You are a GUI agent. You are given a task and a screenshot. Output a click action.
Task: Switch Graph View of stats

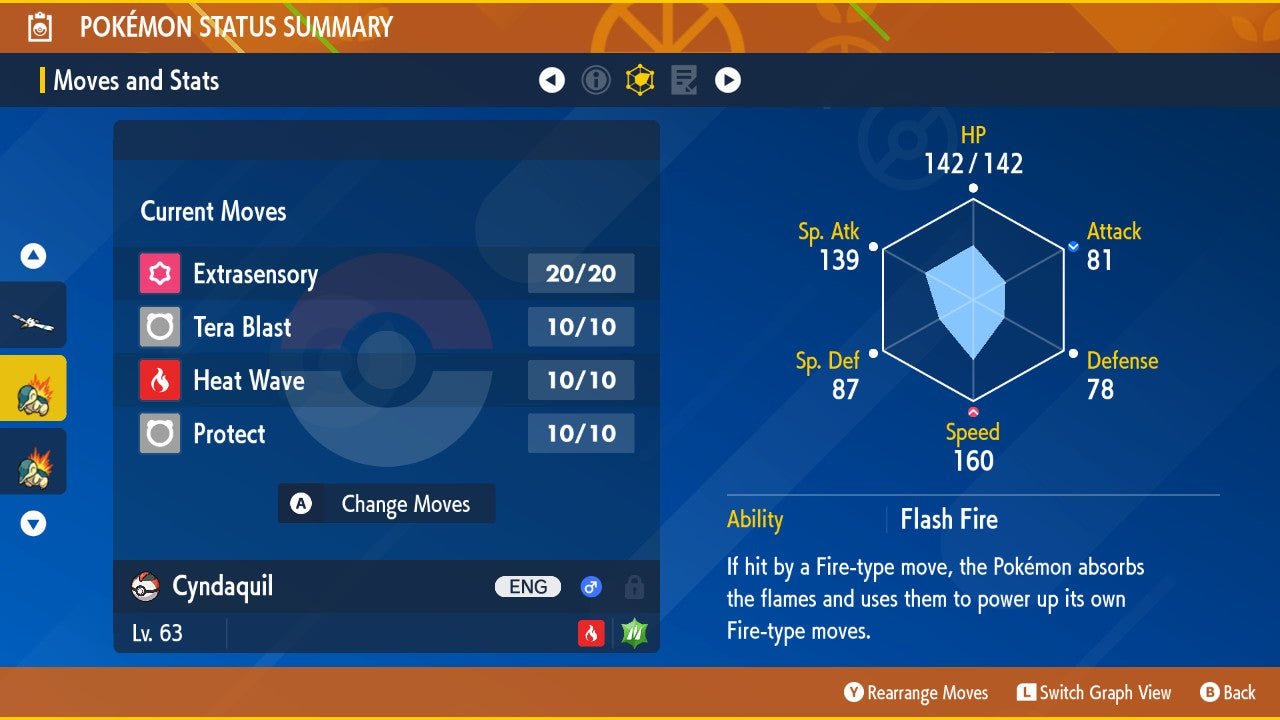(1093, 693)
